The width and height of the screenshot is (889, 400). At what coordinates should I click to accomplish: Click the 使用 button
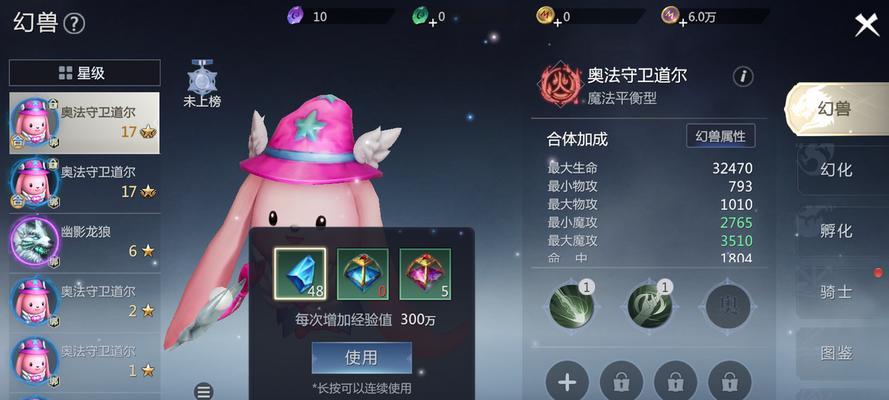point(361,357)
